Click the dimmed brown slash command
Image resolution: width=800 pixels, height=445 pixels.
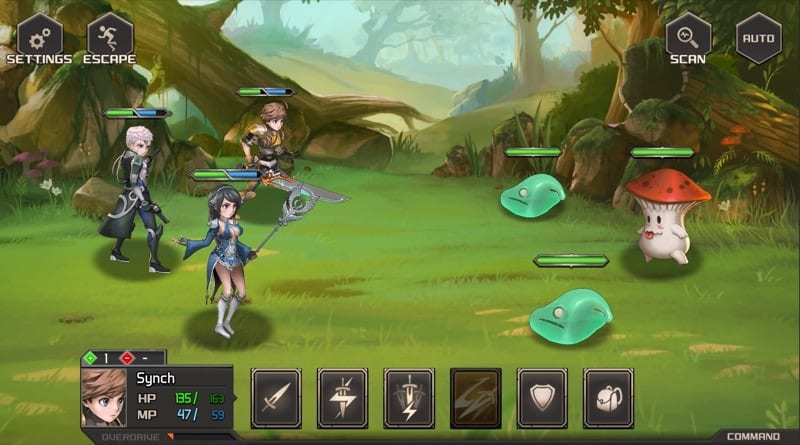point(476,398)
